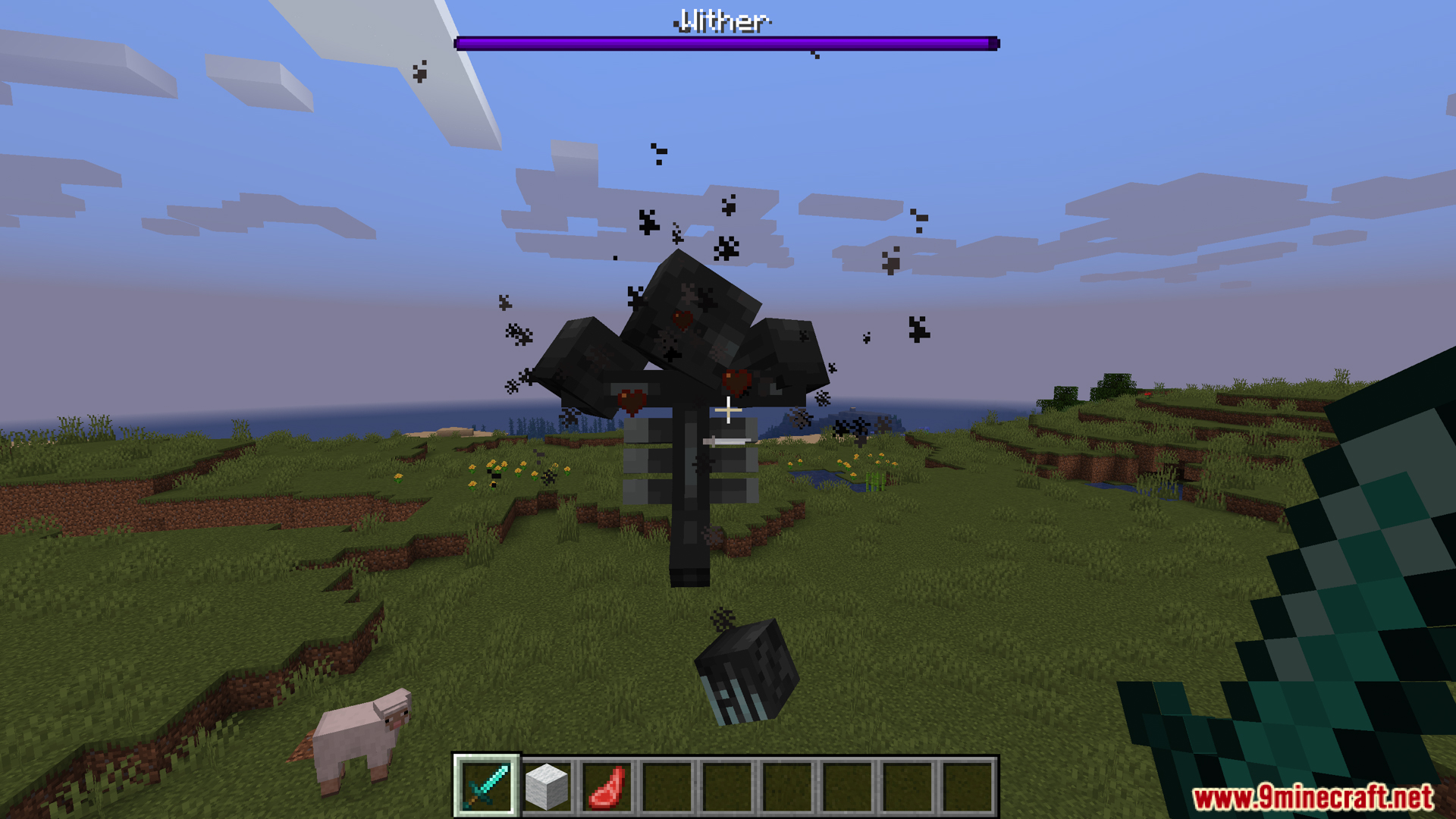Select the raw meat hotbar slot
The image size is (1456, 819).
[607, 786]
